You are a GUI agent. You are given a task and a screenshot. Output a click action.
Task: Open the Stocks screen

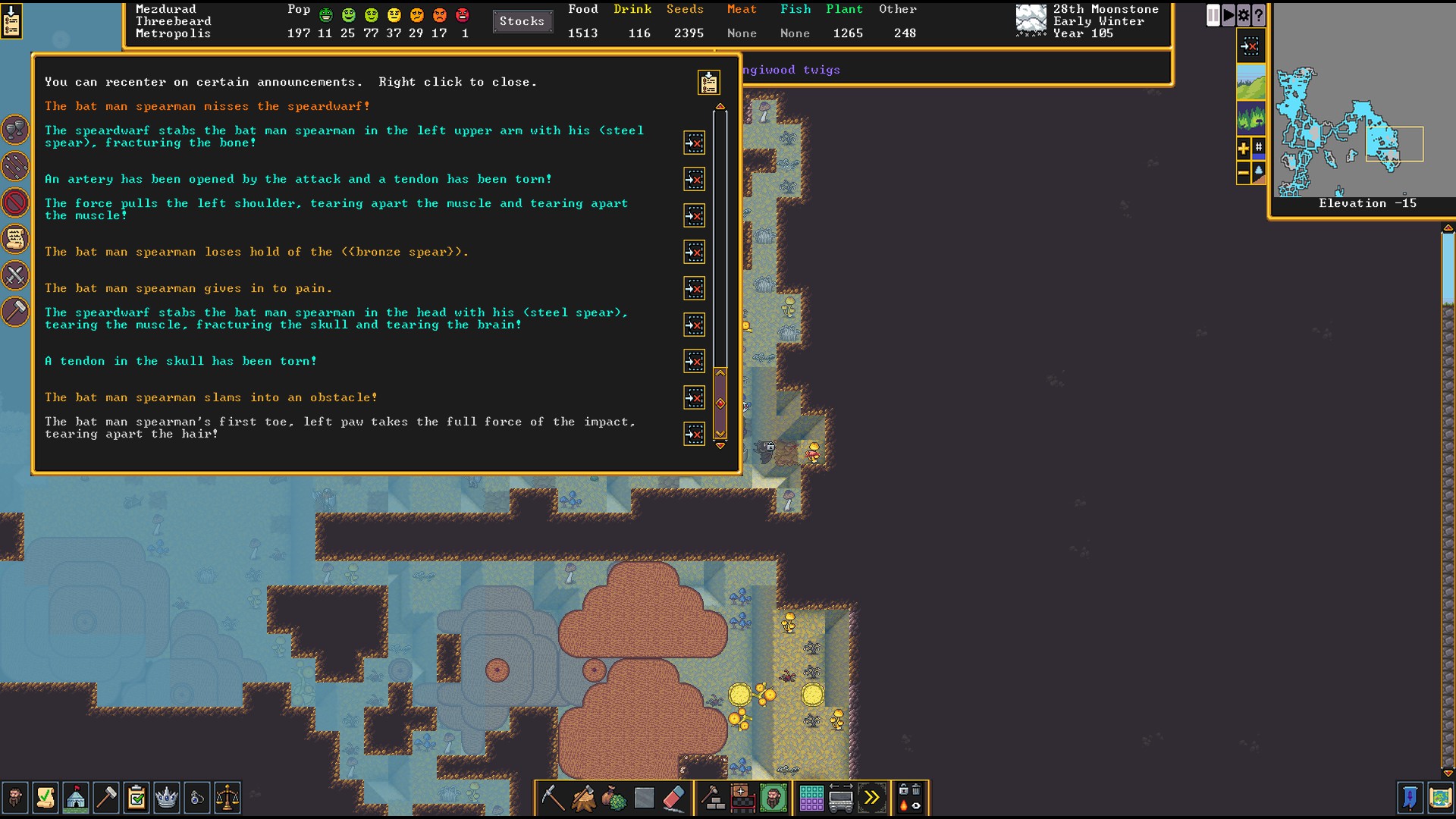tap(522, 21)
